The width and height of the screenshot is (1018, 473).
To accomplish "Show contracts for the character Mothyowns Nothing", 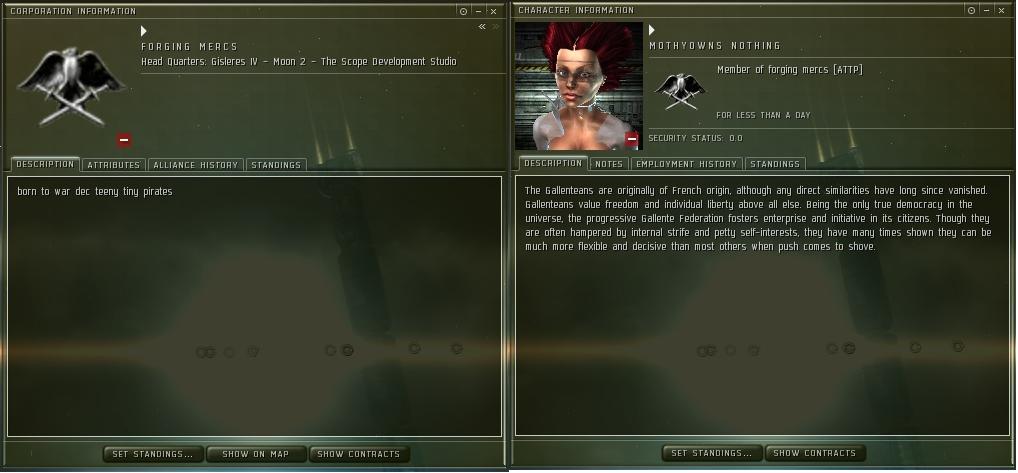I will [x=814, y=453].
